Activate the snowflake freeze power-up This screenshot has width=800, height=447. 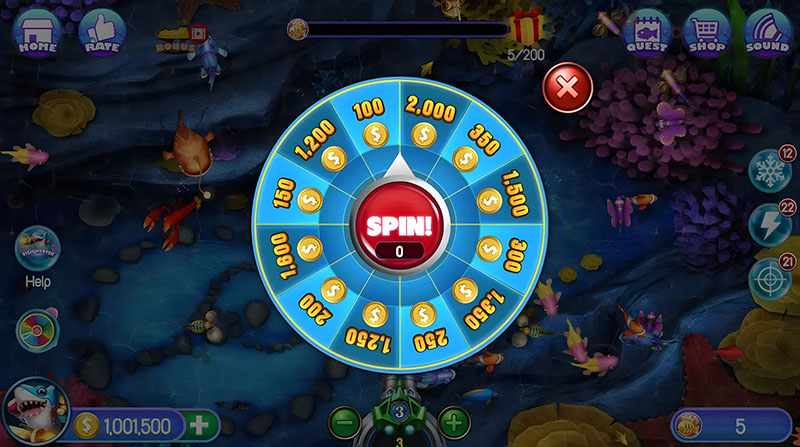(x=770, y=172)
